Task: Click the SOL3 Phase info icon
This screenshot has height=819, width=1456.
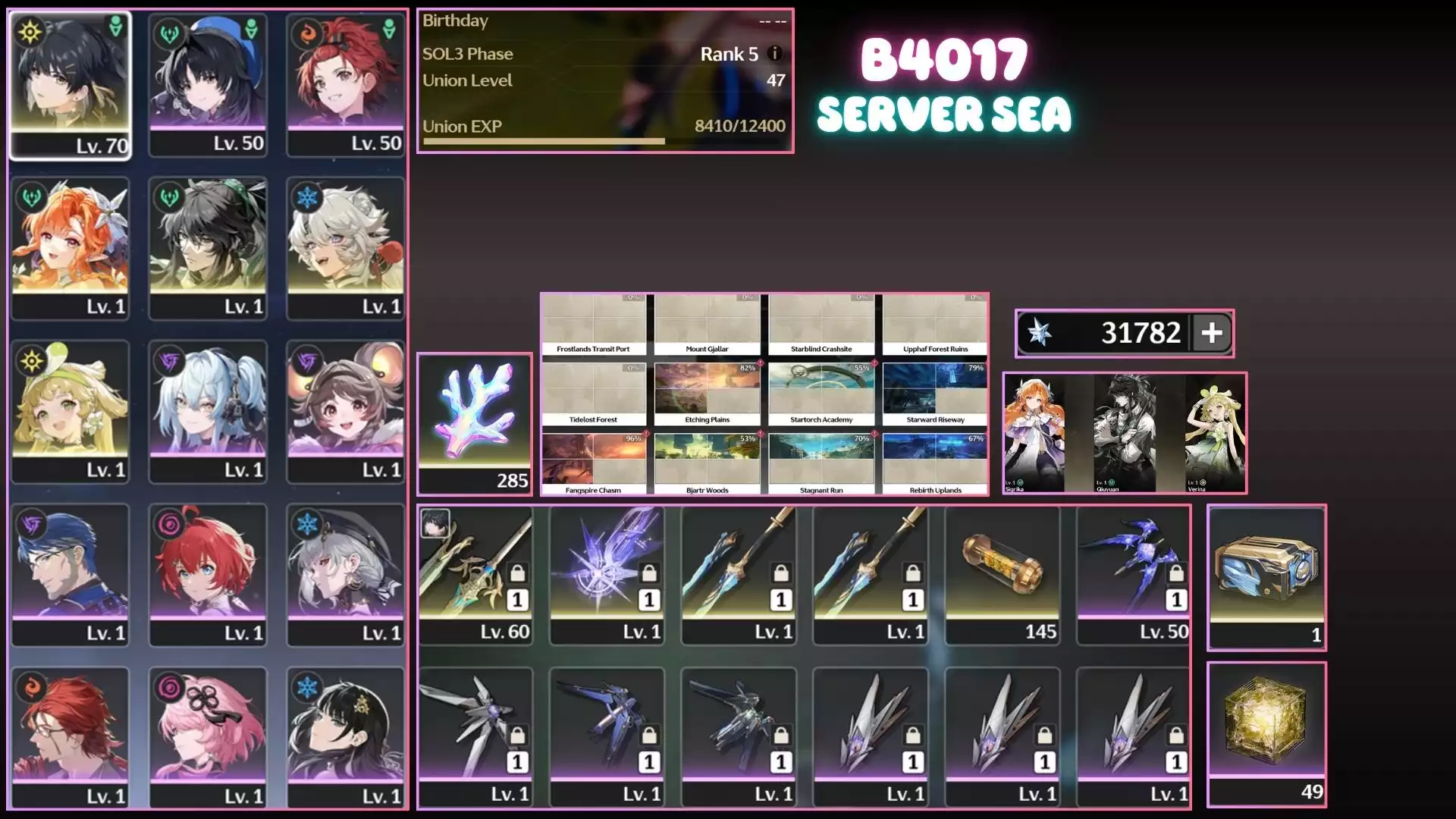Action: [x=773, y=54]
